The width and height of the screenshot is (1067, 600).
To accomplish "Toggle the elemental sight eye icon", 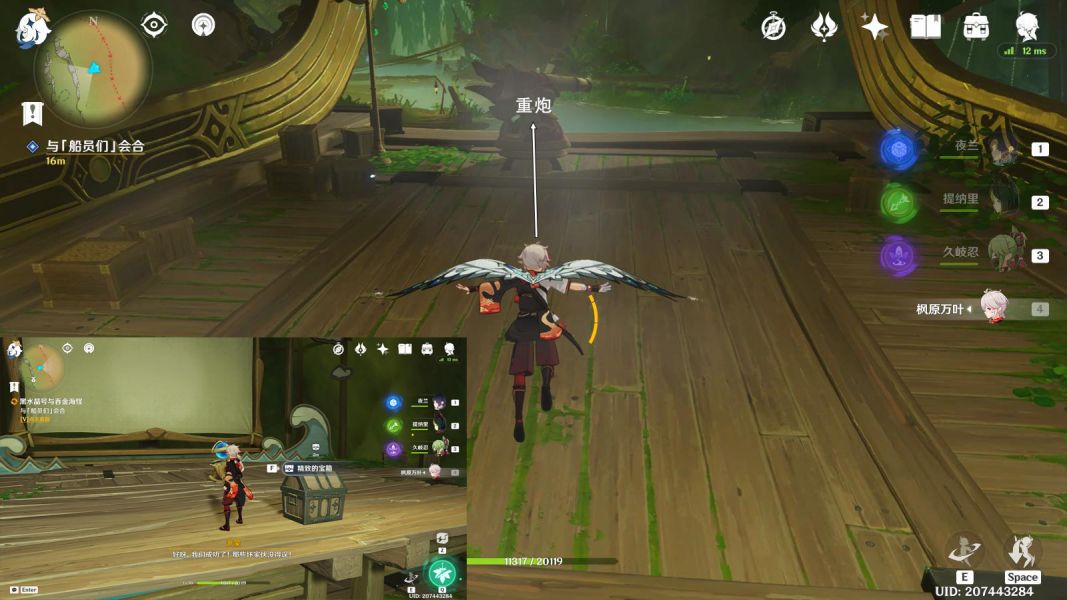I will (x=154, y=25).
